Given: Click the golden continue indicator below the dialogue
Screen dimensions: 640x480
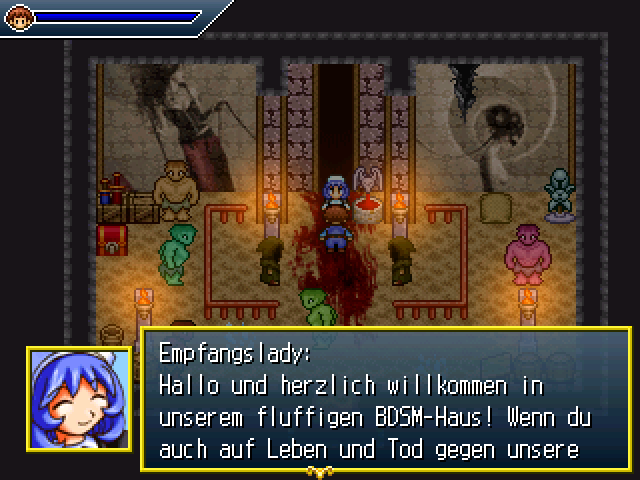Looking at the screenshot, I should pyautogui.click(x=319, y=470).
